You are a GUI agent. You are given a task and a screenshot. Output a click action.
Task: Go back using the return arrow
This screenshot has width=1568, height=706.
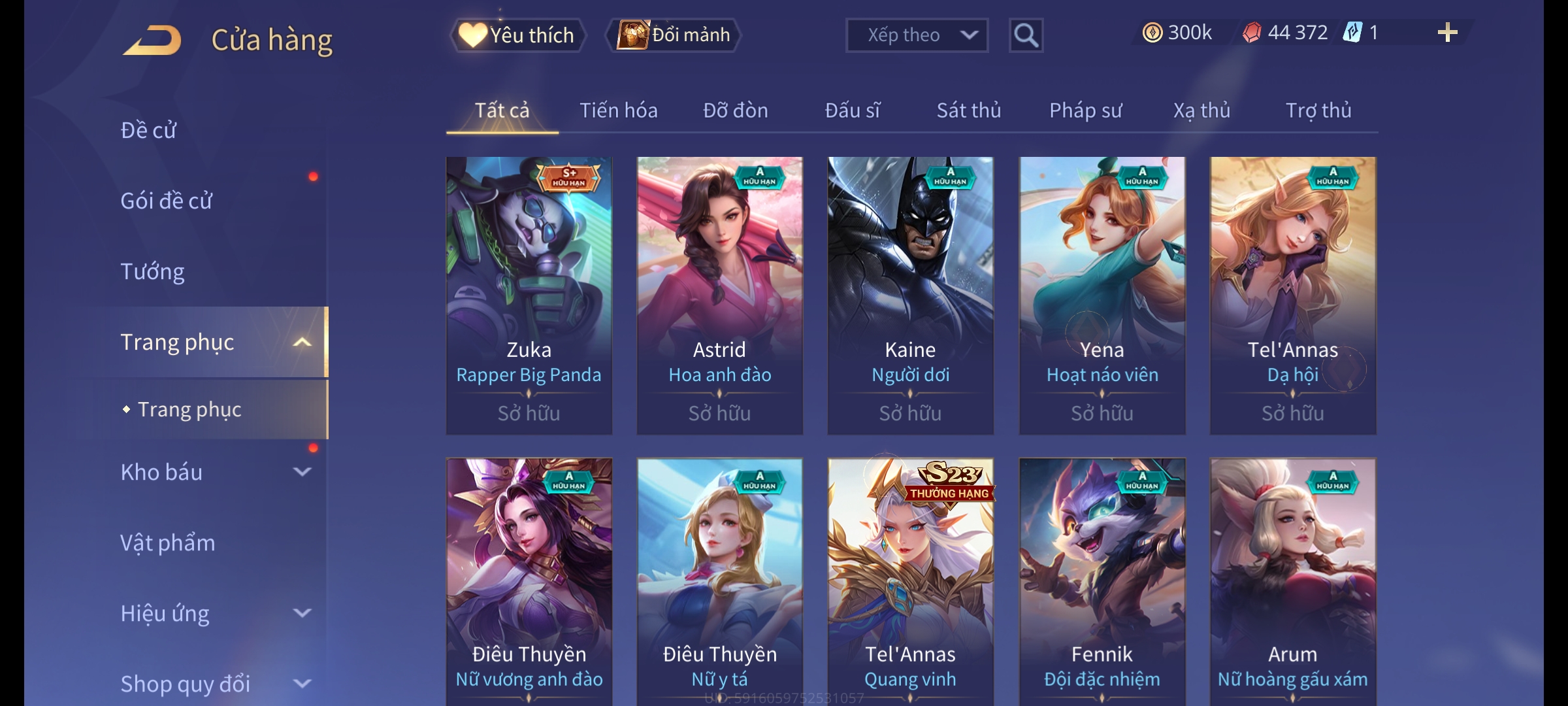pyautogui.click(x=152, y=41)
